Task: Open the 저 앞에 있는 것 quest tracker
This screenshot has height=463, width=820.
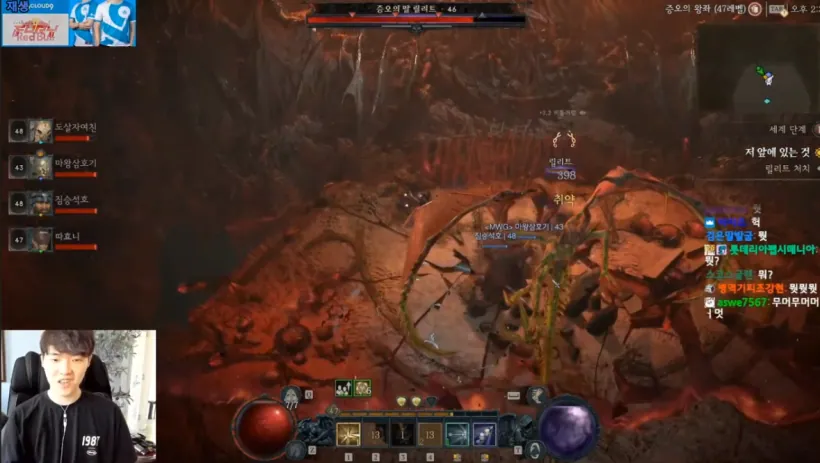Action: (777, 152)
